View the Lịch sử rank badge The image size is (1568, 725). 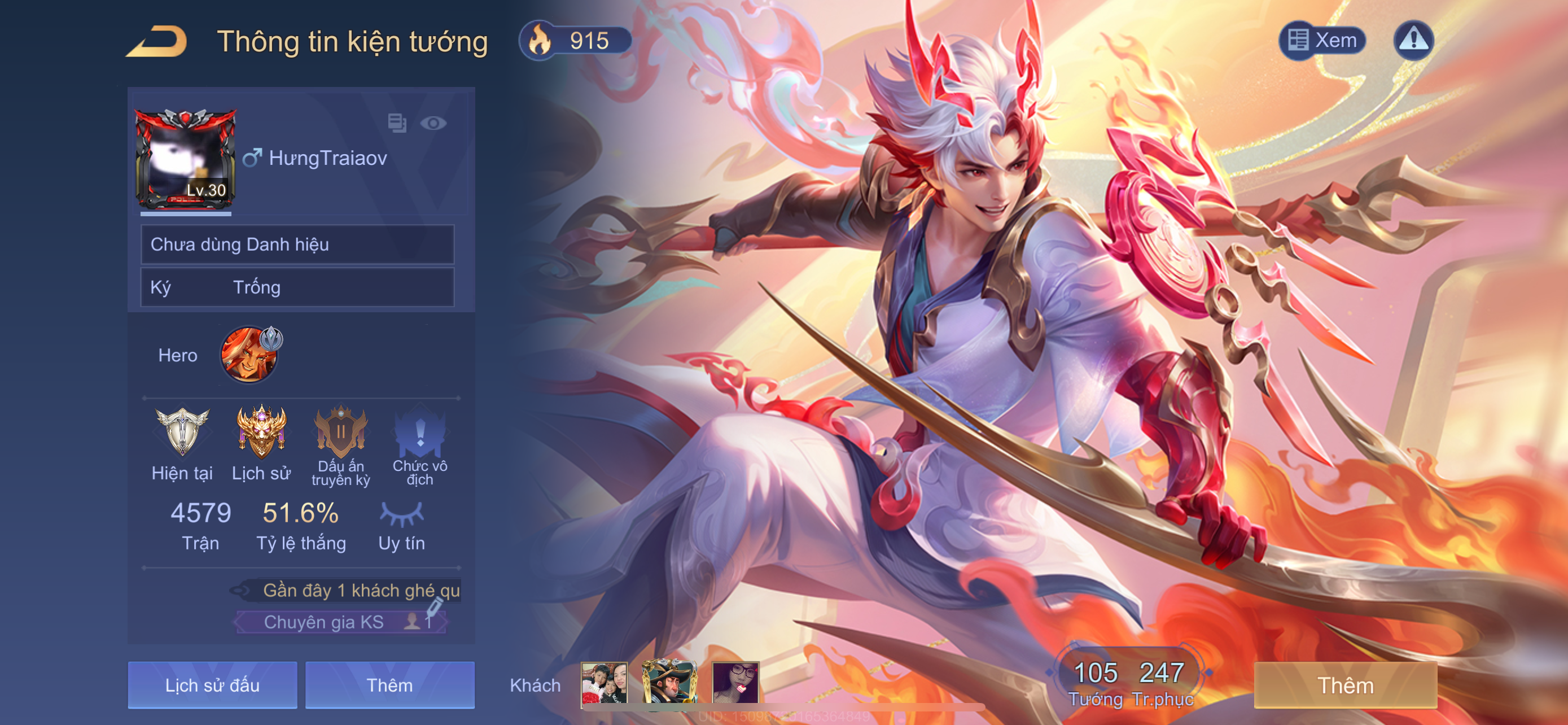261,432
